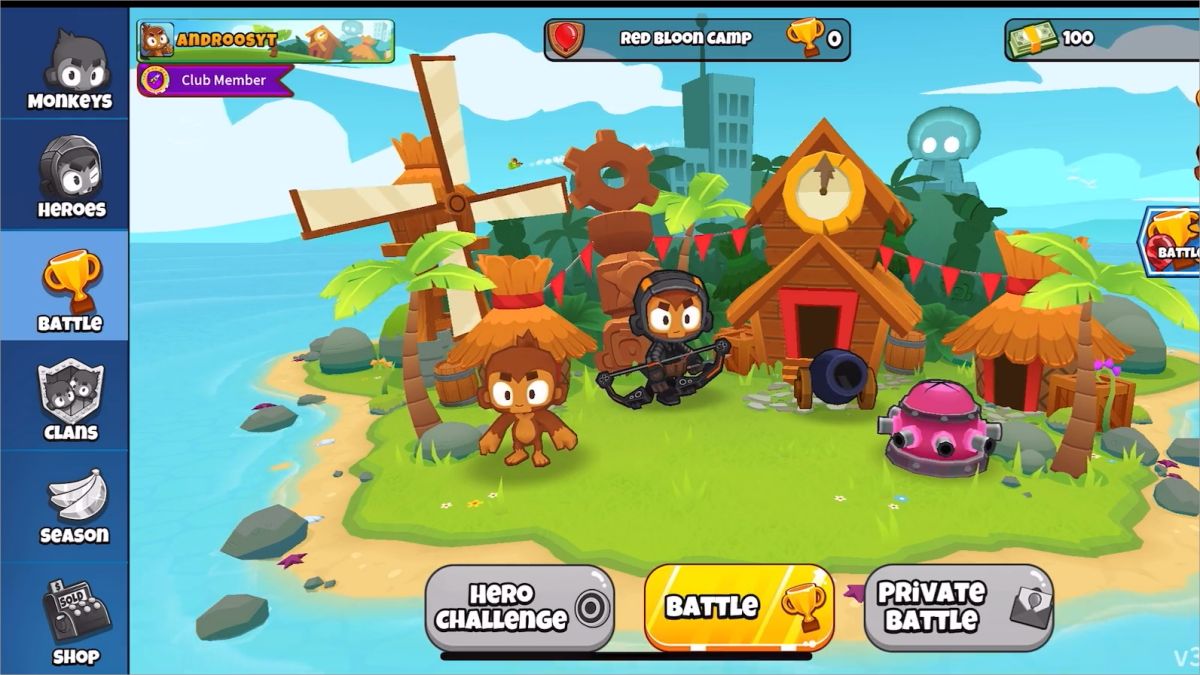Open the Monkeys menu
The image size is (1200, 675).
[x=68, y=70]
